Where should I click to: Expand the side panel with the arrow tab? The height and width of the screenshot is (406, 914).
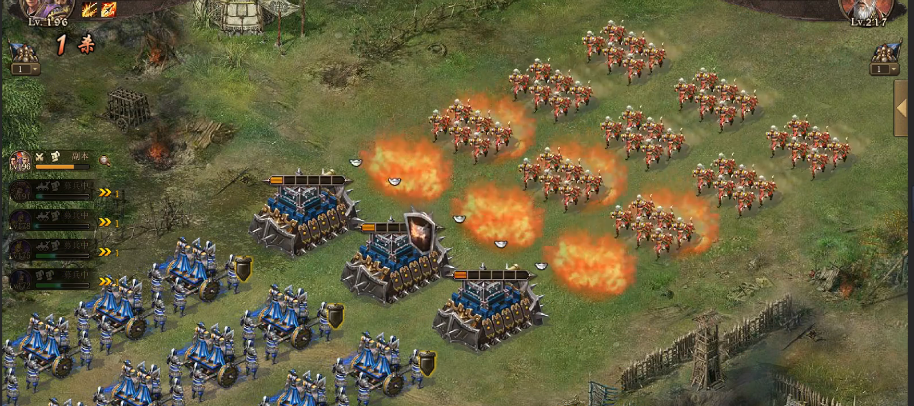click(x=902, y=108)
